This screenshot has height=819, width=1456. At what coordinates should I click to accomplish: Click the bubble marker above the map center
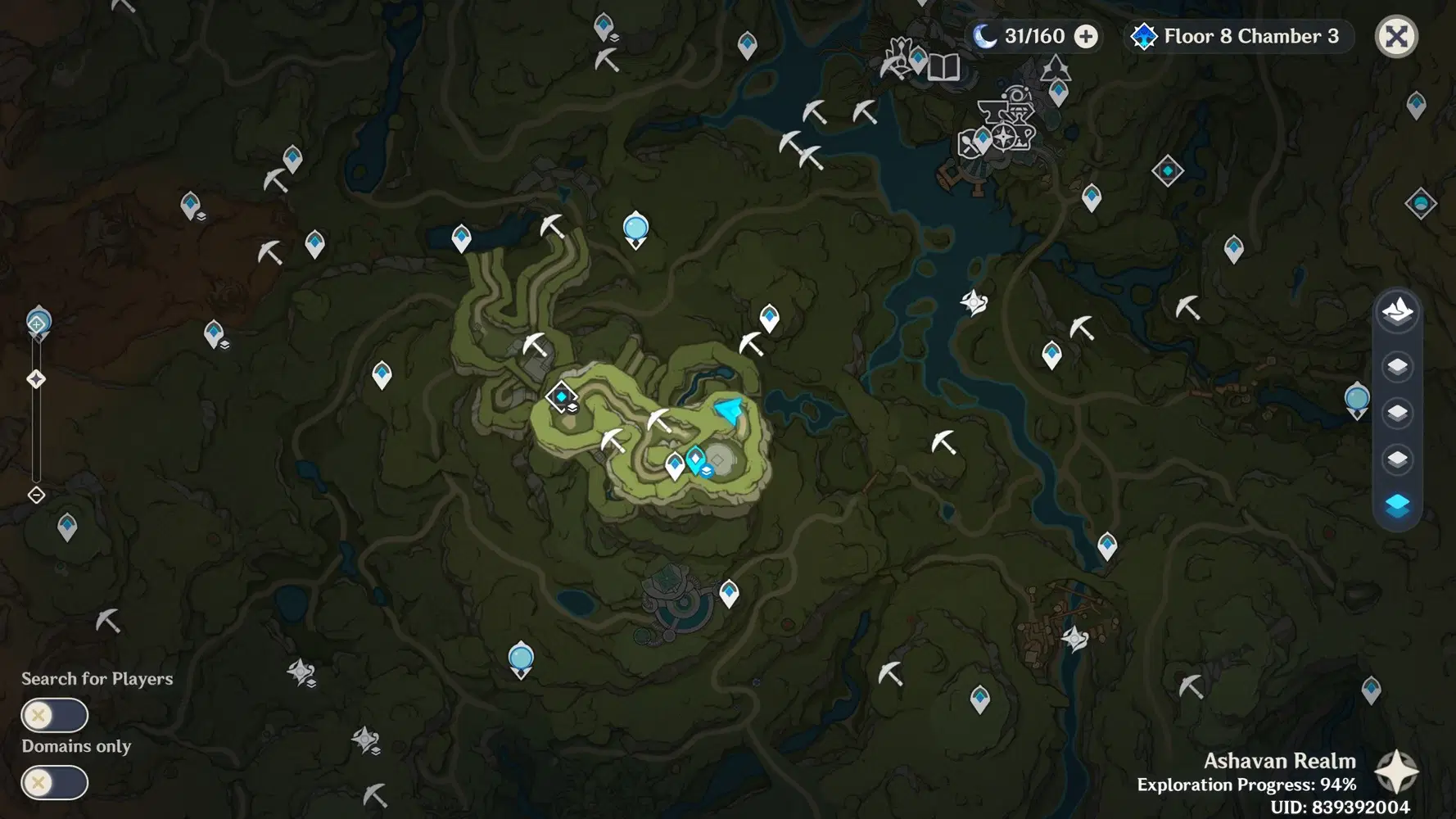click(635, 229)
